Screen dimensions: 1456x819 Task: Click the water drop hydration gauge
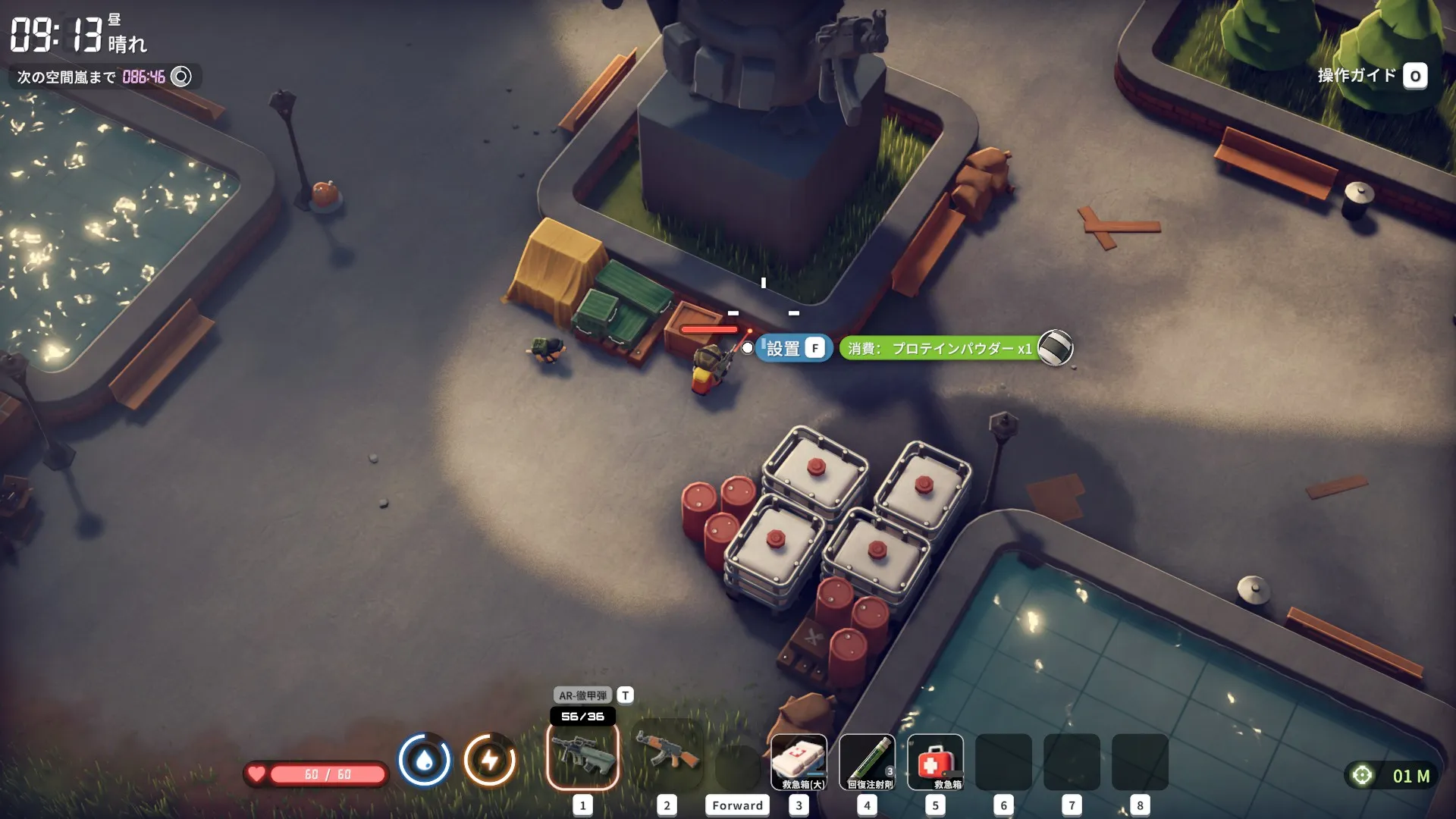click(x=425, y=760)
